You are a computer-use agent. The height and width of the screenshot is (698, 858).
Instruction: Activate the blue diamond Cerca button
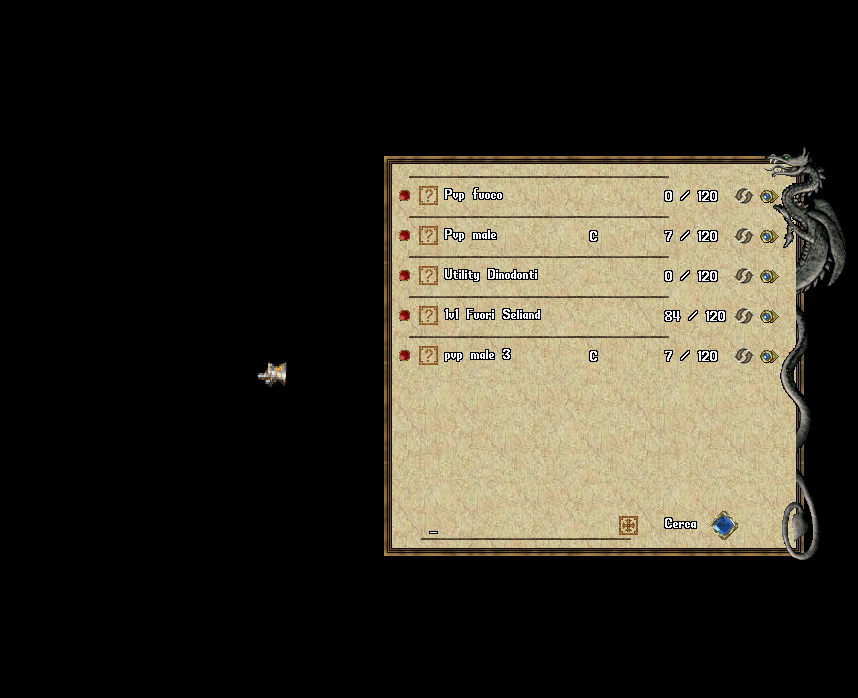click(x=723, y=525)
